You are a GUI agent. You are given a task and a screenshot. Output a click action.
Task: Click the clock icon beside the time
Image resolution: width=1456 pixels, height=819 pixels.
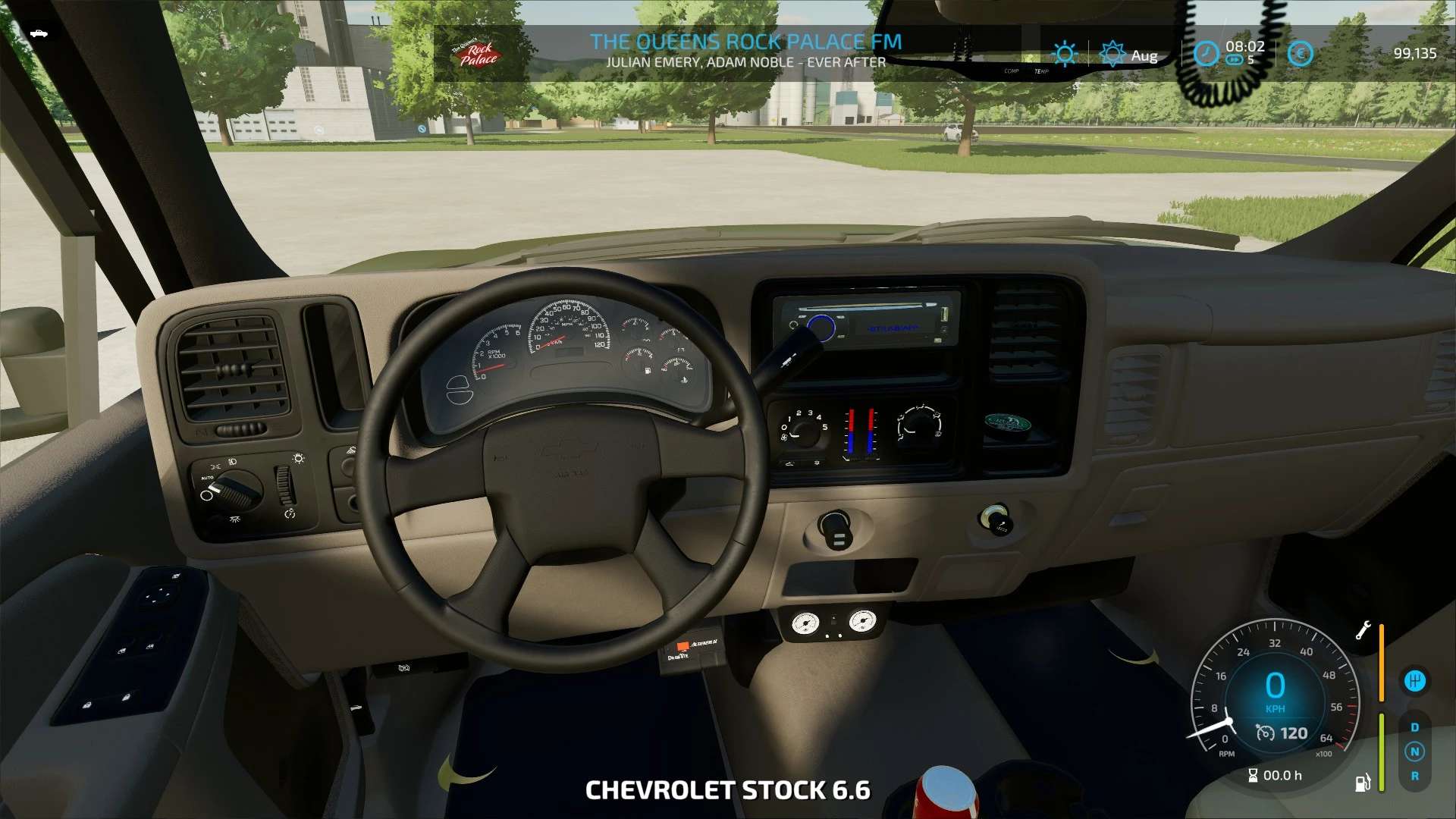(x=1206, y=54)
